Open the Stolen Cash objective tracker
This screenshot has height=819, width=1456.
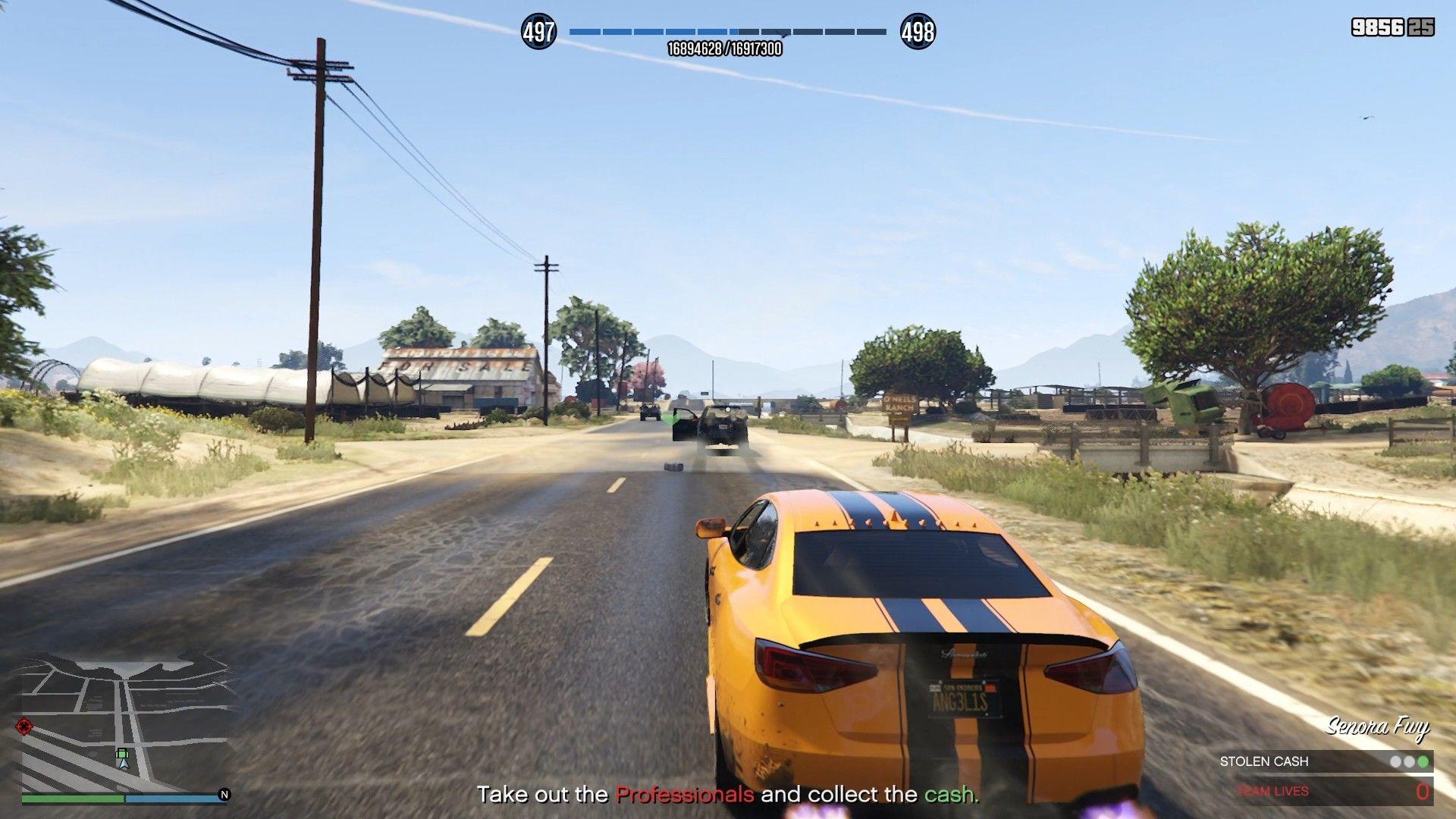pos(1323,761)
